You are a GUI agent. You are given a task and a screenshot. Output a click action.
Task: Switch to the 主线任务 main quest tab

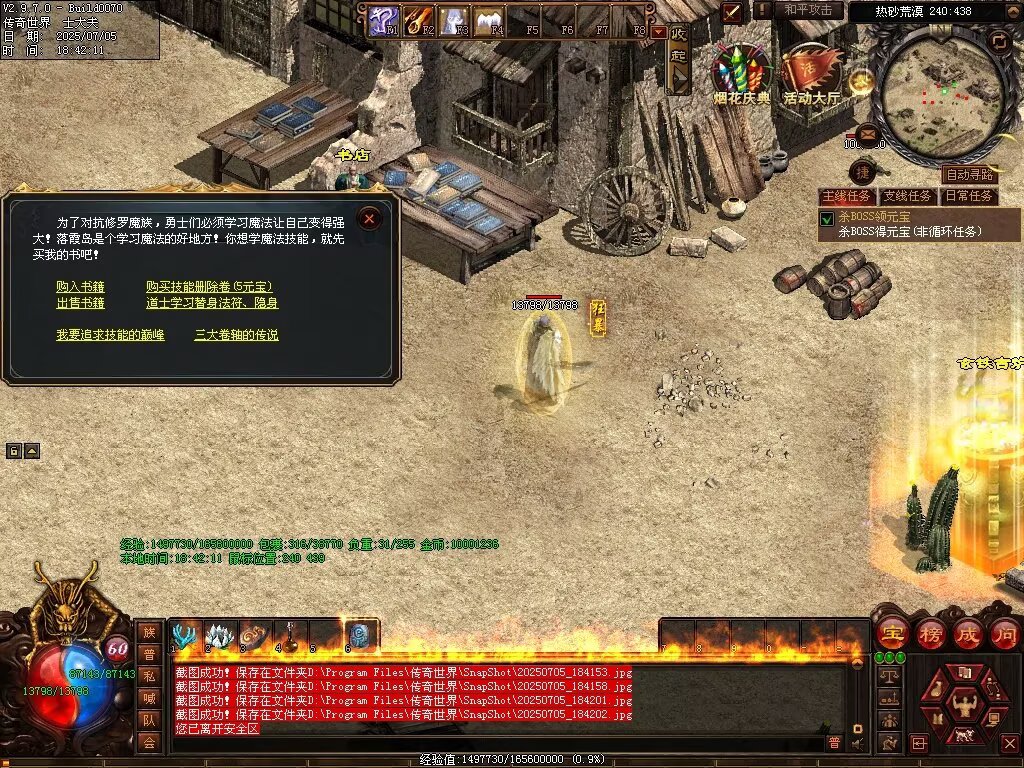847,196
